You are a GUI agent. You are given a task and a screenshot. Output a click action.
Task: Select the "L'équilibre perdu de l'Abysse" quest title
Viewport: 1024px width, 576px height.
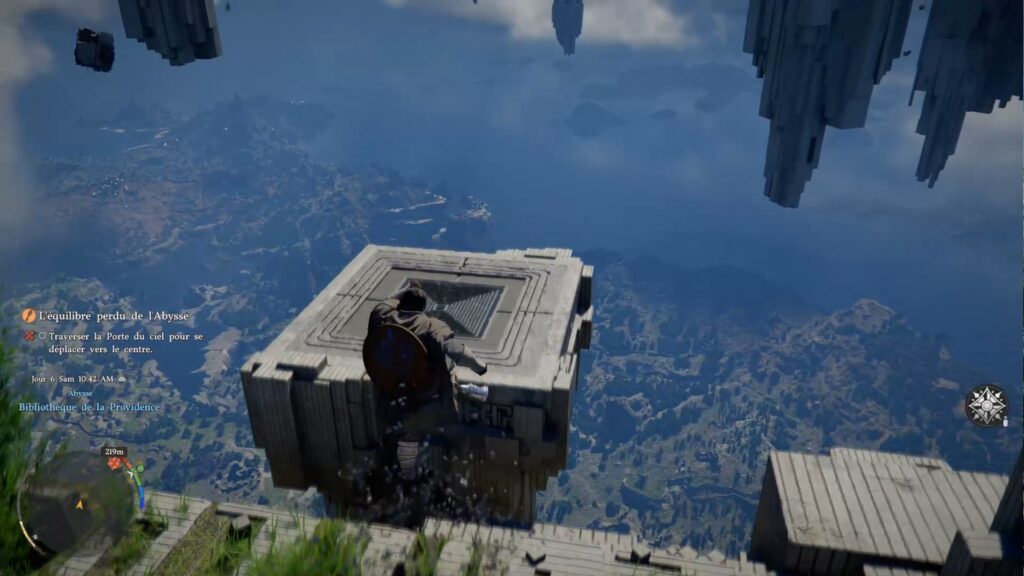coord(114,316)
